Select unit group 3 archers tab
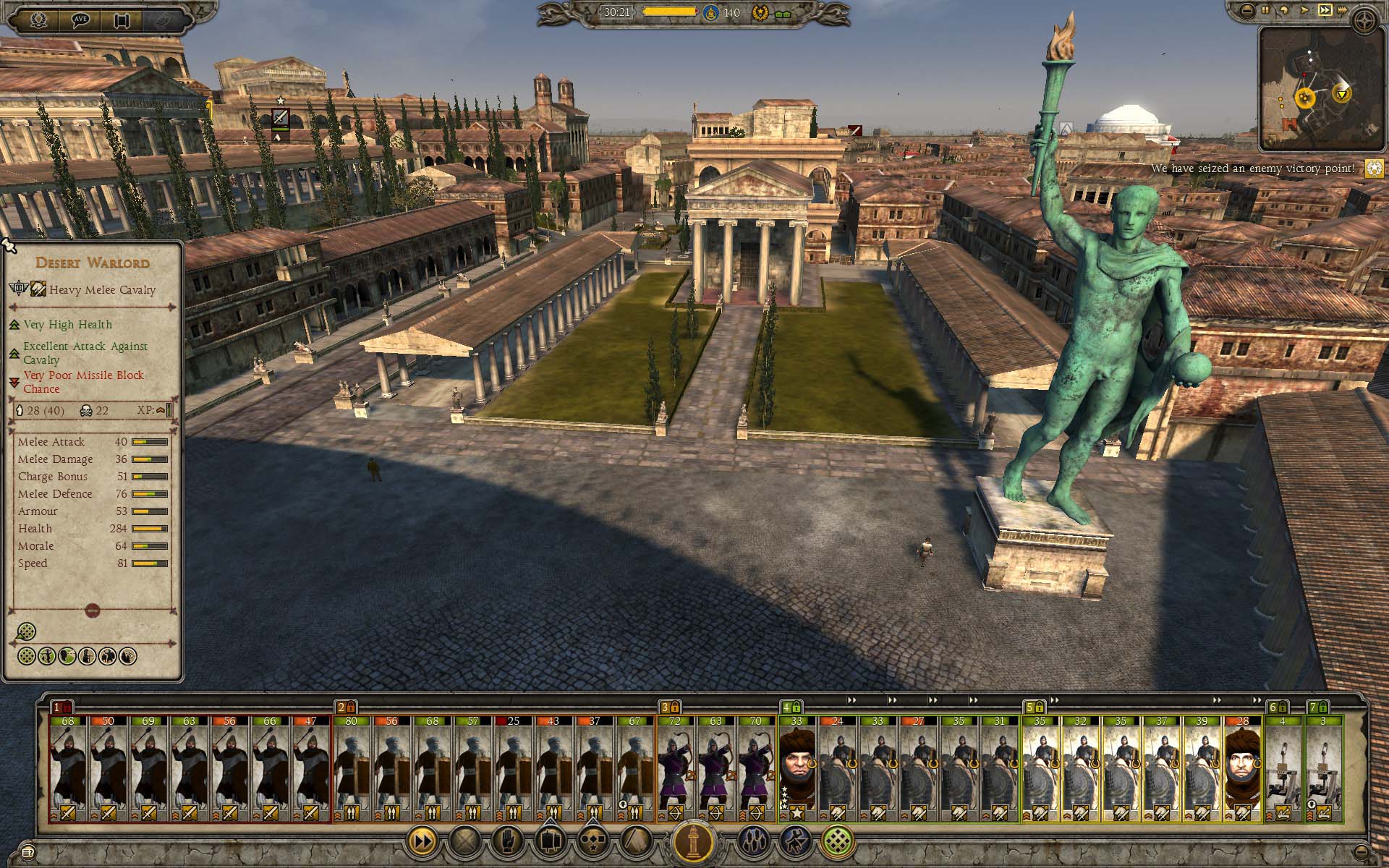 click(x=668, y=707)
